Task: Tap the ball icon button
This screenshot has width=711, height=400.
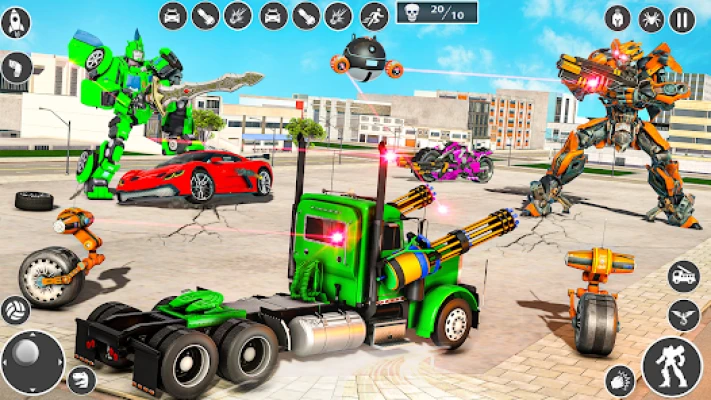Action: (16, 309)
